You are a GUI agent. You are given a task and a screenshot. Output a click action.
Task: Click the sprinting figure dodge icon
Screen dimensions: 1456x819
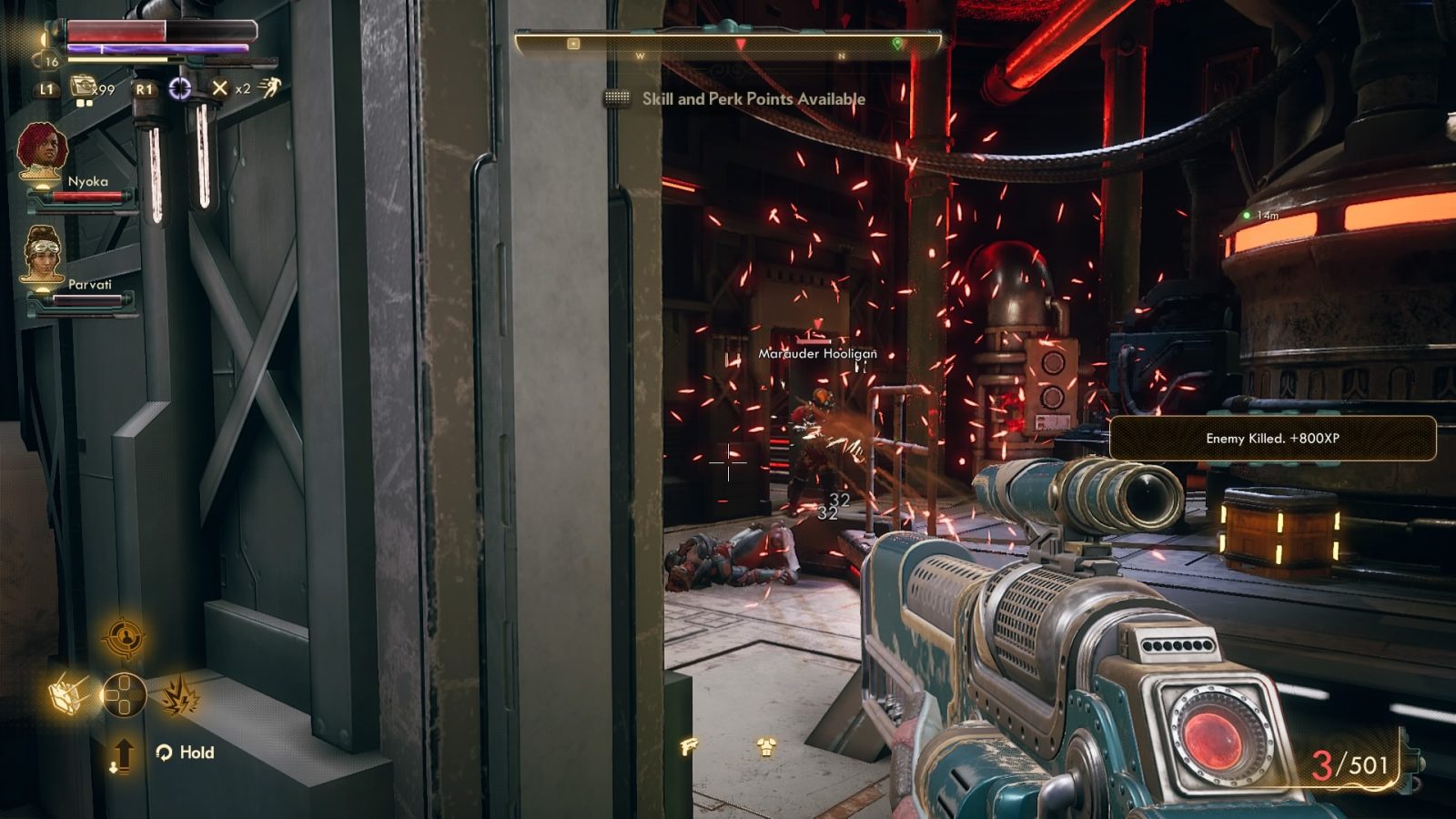(269, 86)
